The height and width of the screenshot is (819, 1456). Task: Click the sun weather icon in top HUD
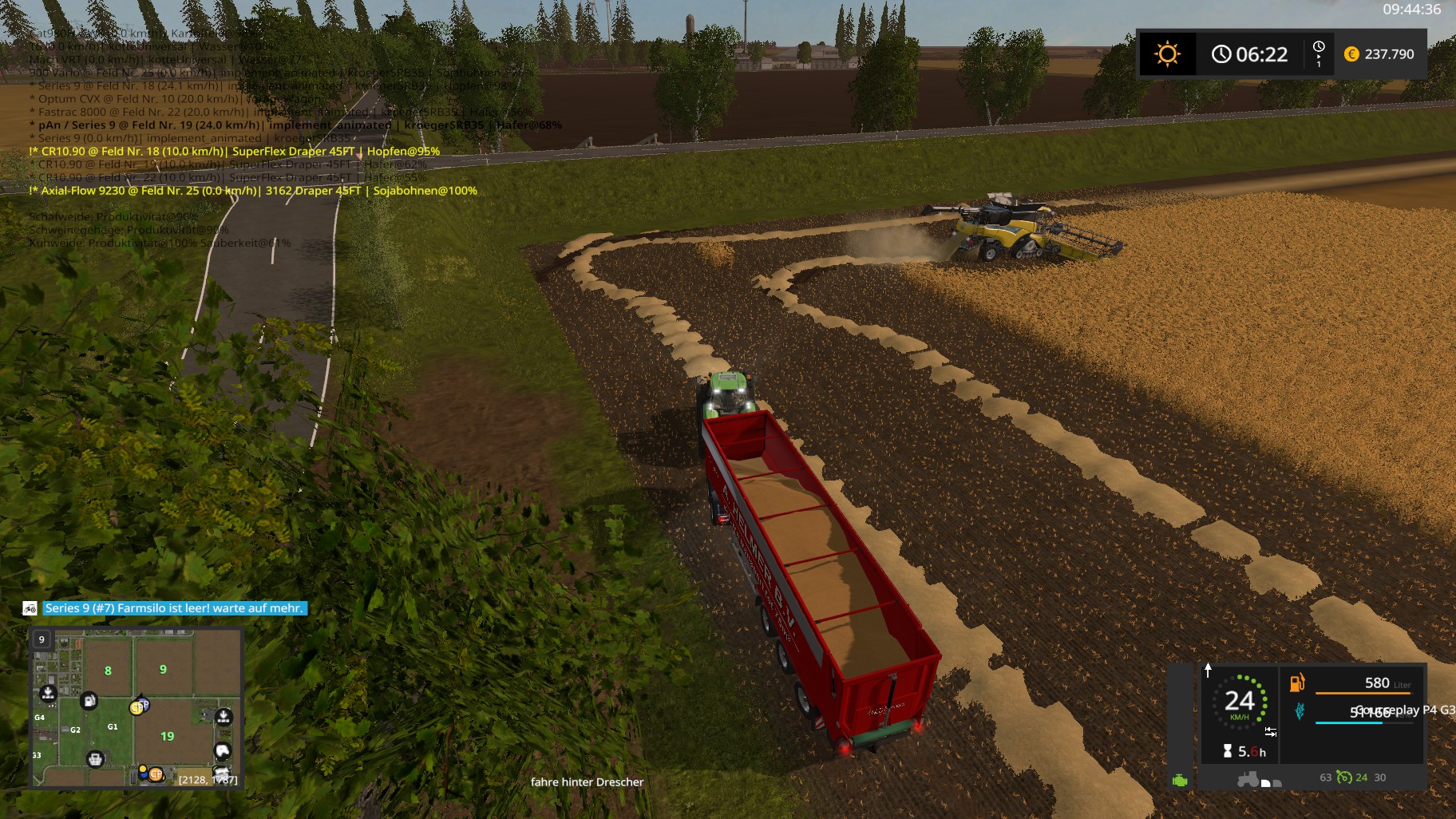tap(1169, 54)
